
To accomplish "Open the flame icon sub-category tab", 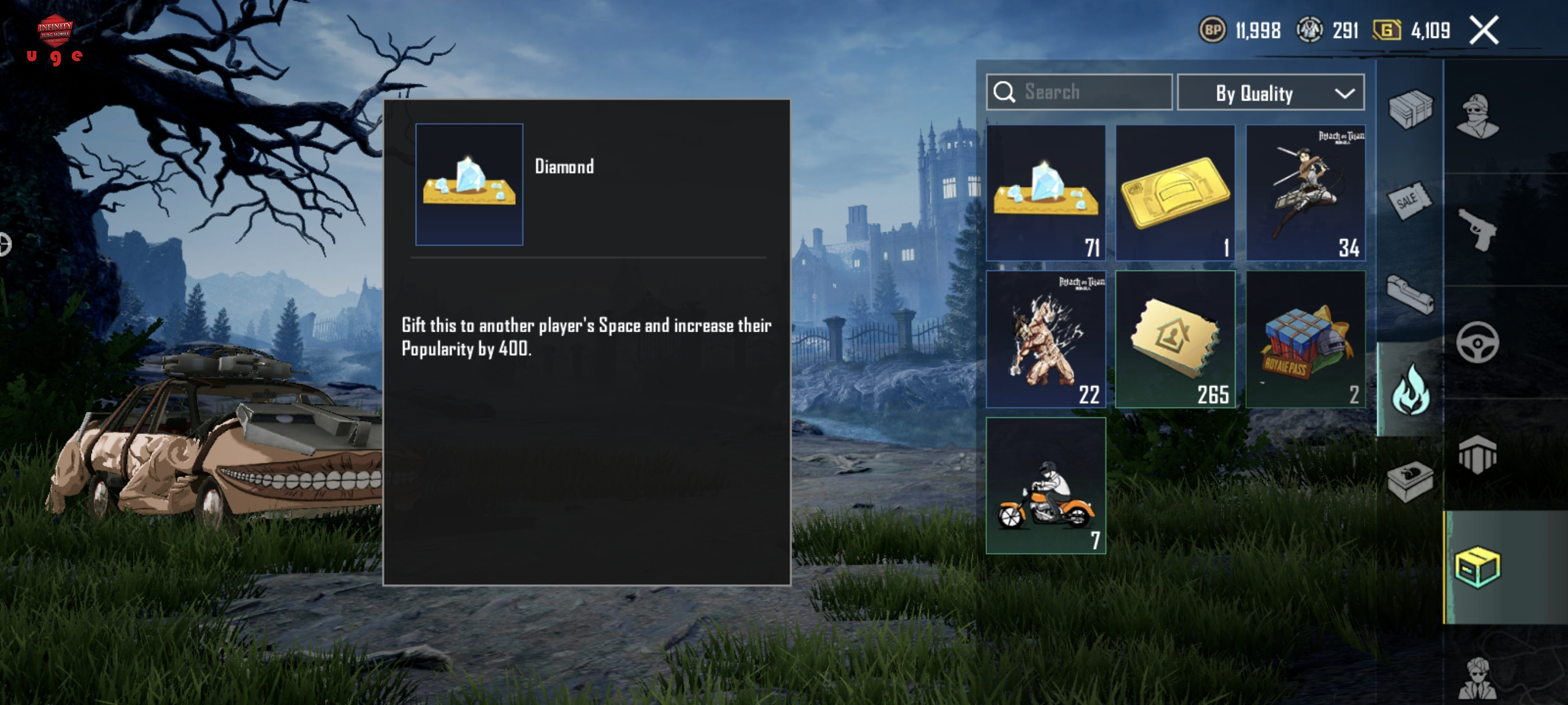I will point(1410,390).
